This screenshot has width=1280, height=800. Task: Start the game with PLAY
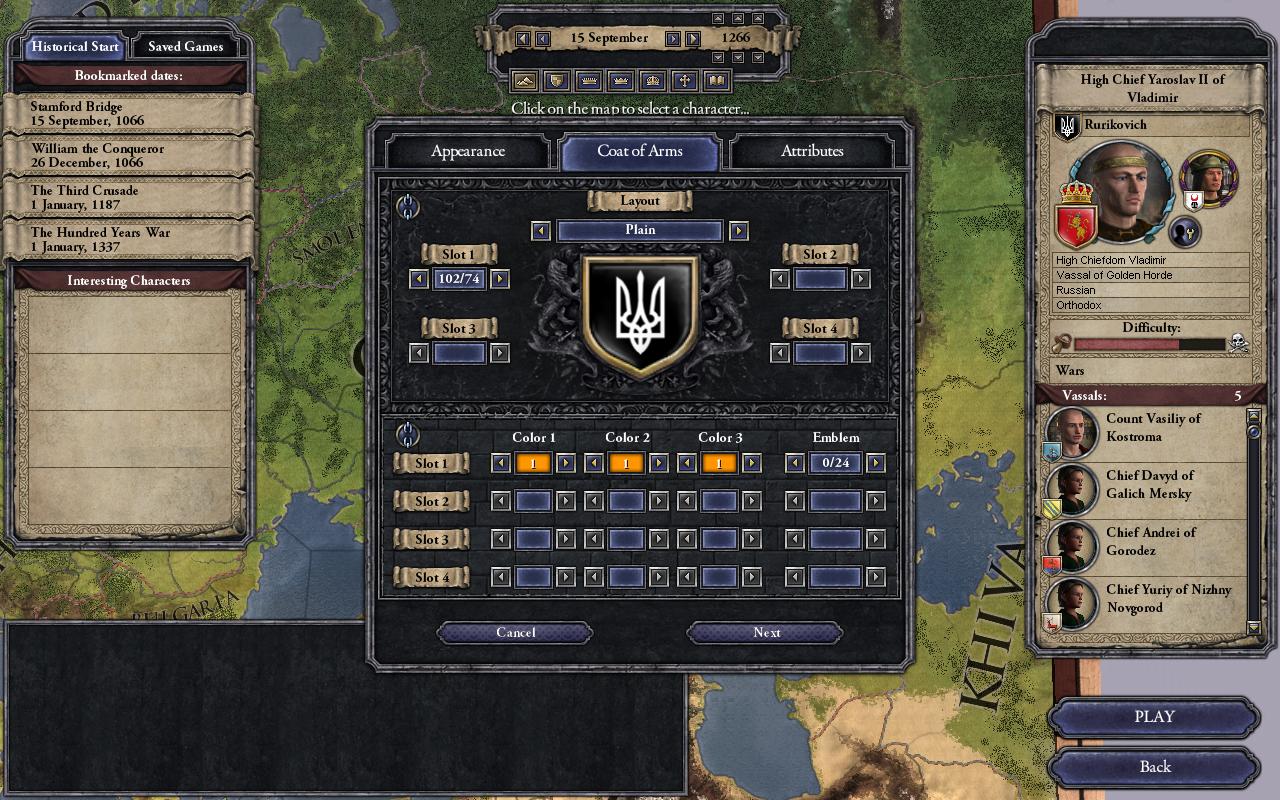tap(1154, 717)
